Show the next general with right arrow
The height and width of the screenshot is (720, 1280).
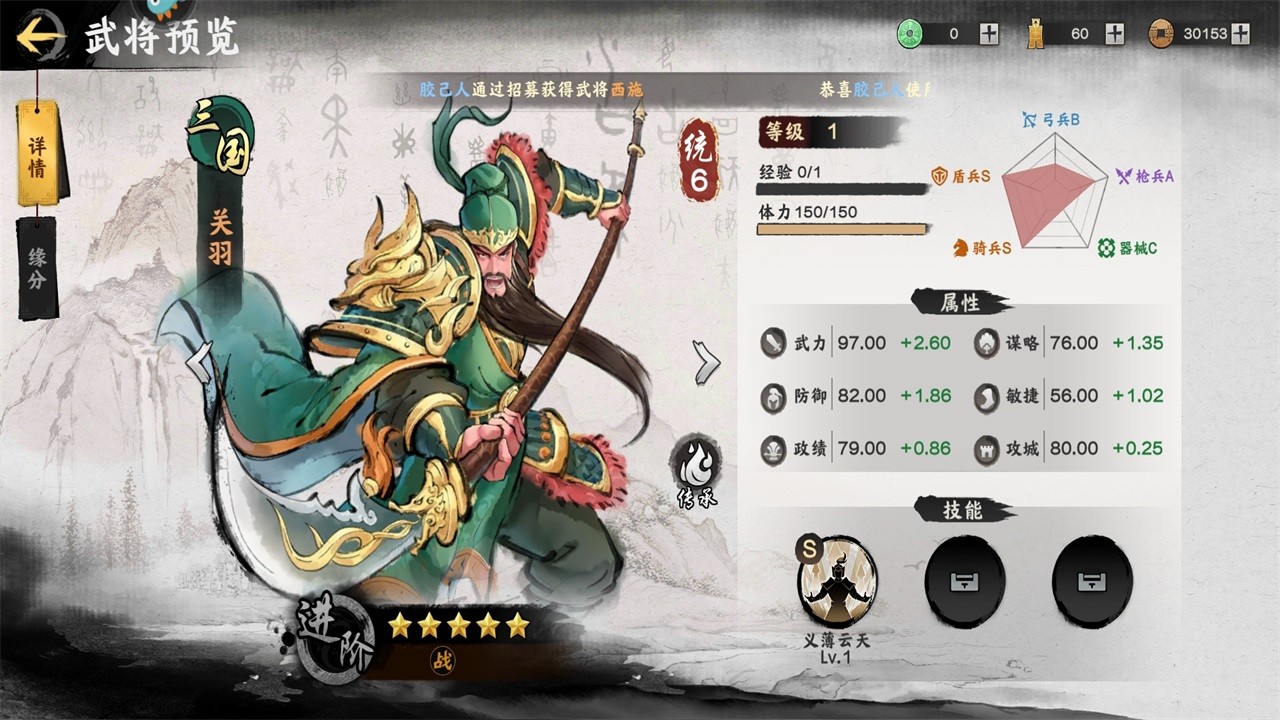(706, 362)
